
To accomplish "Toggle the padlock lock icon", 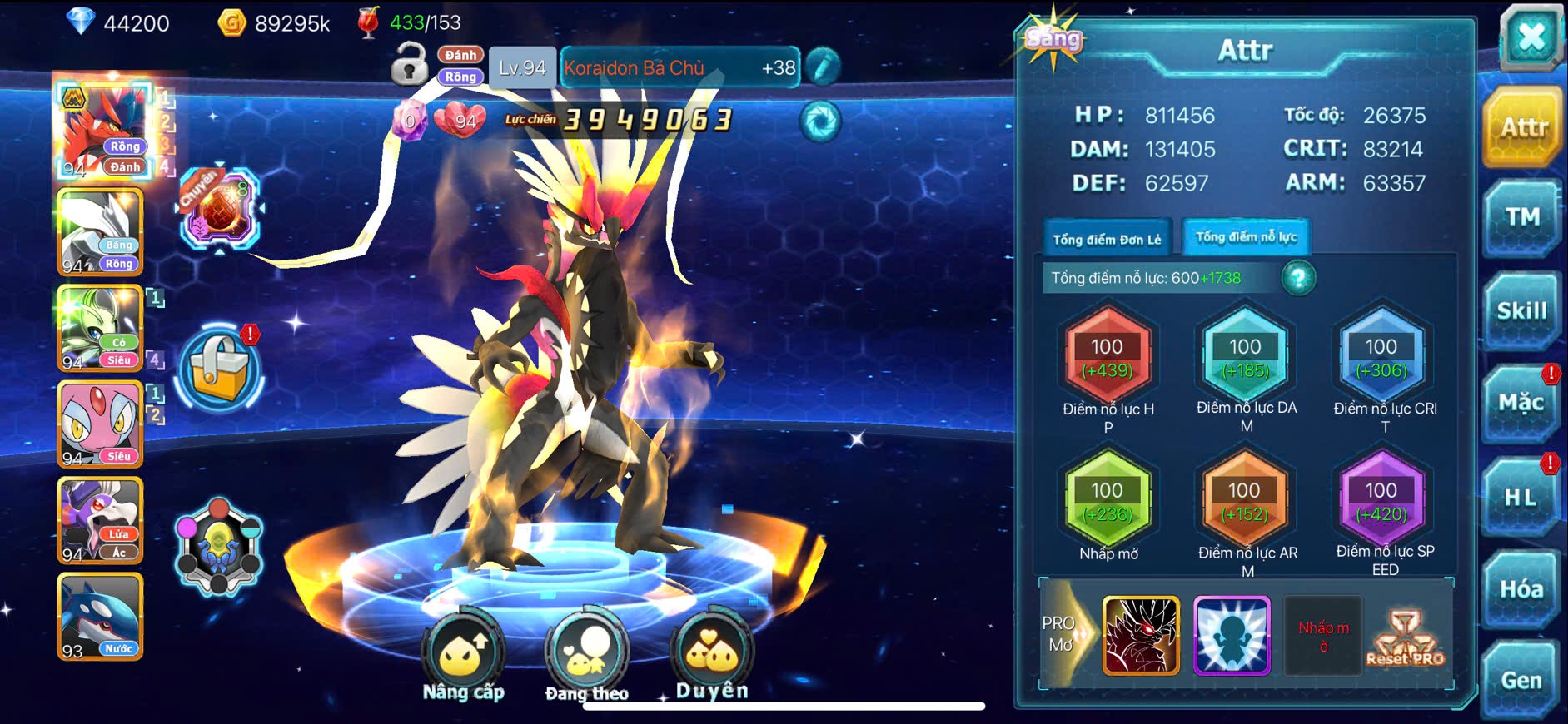I will point(409,65).
